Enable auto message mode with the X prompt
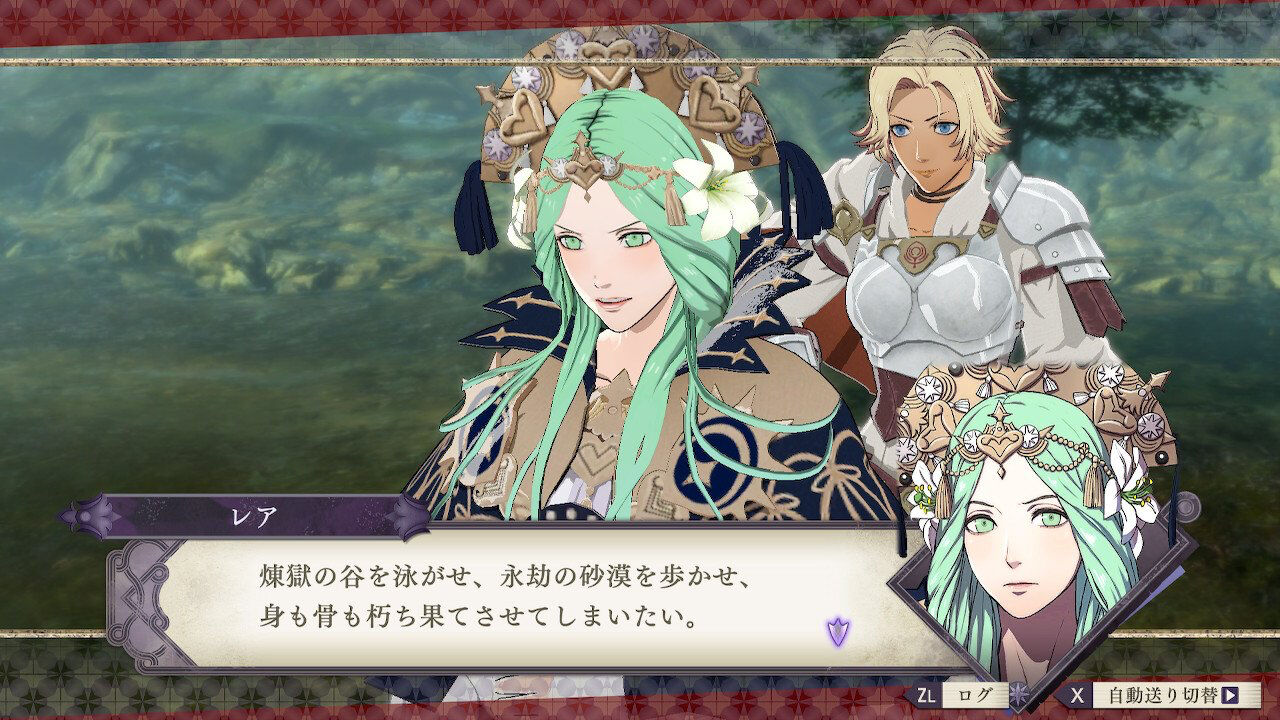 (1078, 694)
